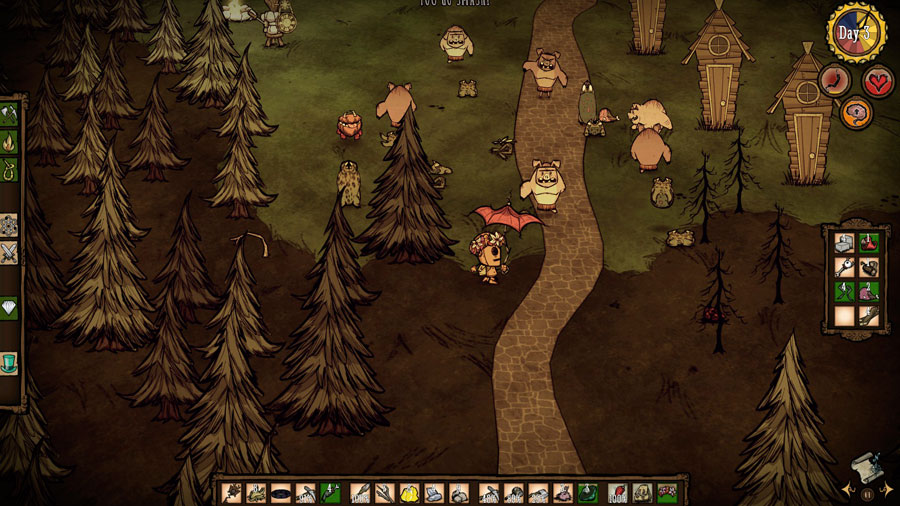This screenshot has height=506, width=900.
Task: Open the Fight tab with crossed swords
Action: tap(9, 252)
